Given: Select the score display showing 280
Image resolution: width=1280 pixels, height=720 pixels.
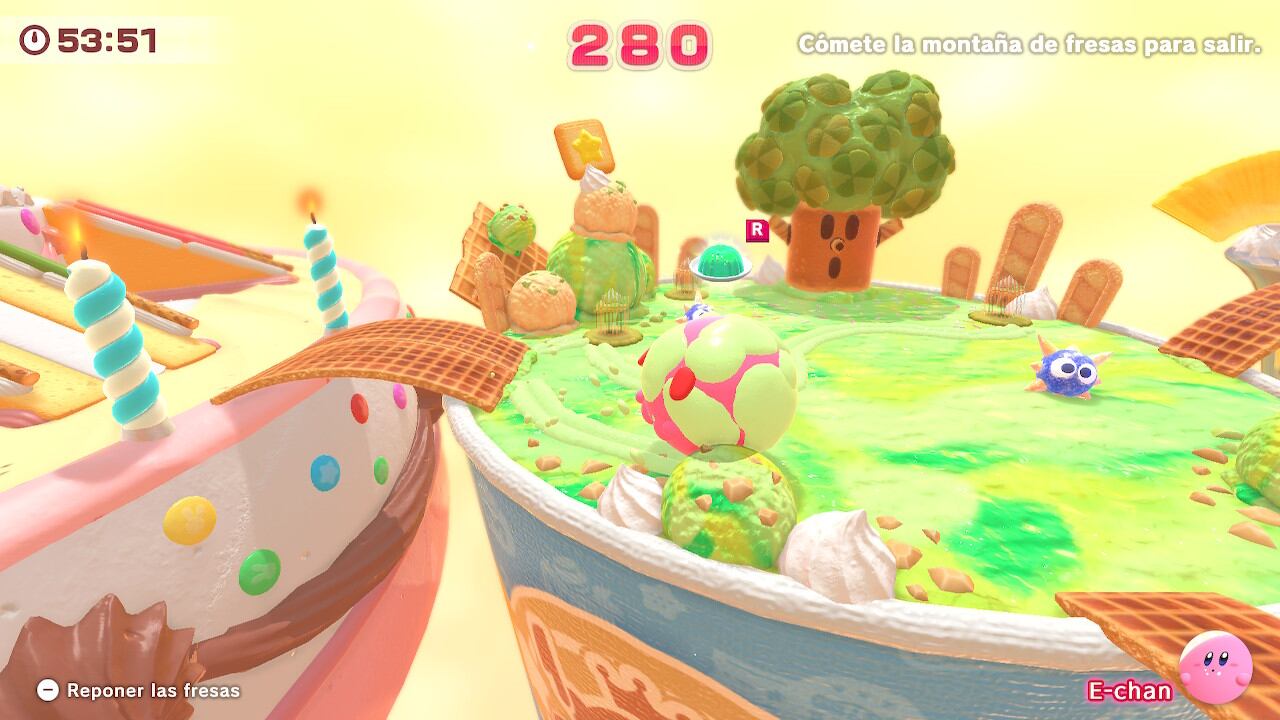Looking at the screenshot, I should coord(640,44).
